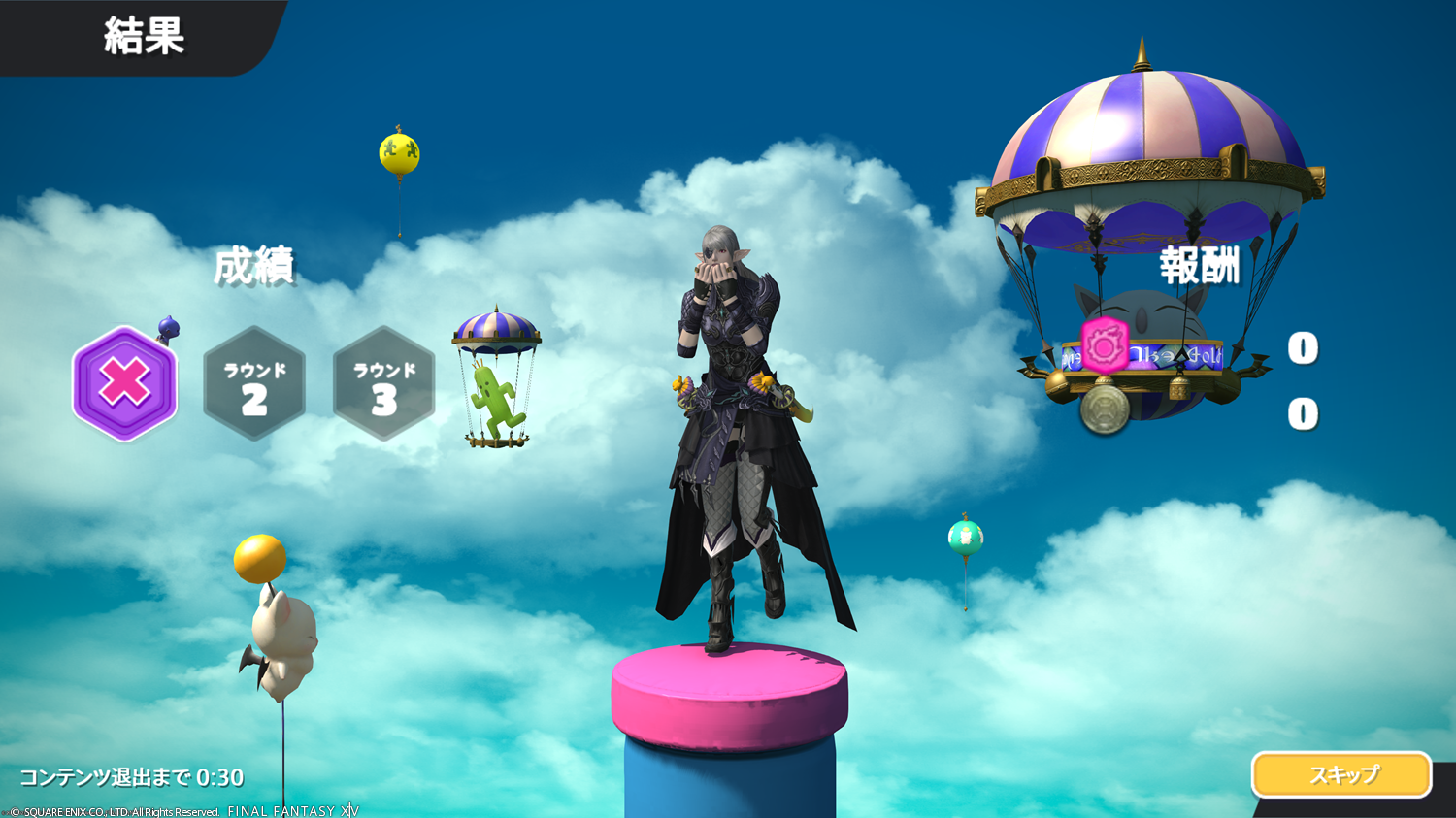Toggle the purple round-one result badge
This screenshot has height=818, width=1456.
124,385
